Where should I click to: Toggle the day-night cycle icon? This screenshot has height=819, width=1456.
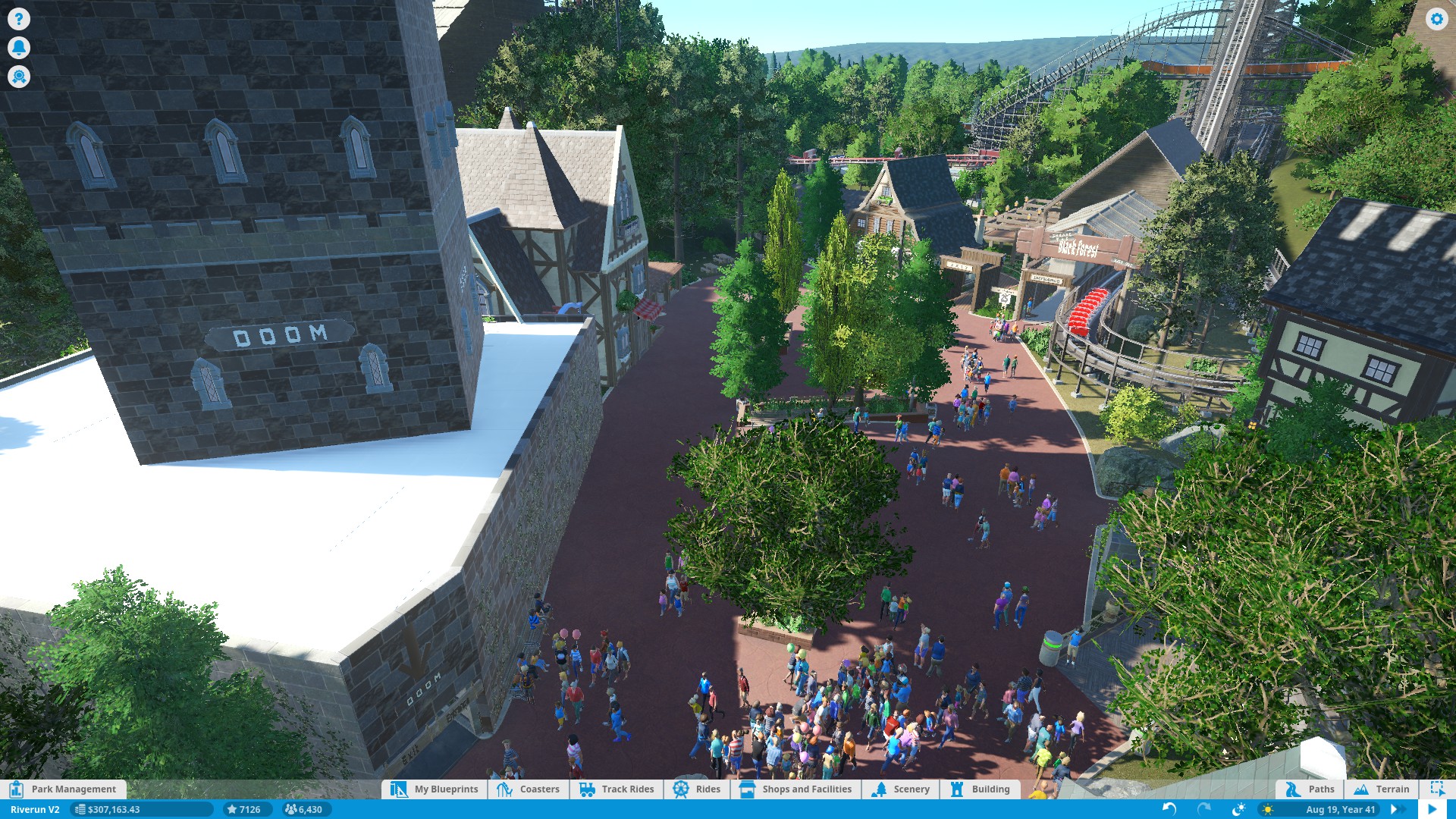[x=1238, y=809]
